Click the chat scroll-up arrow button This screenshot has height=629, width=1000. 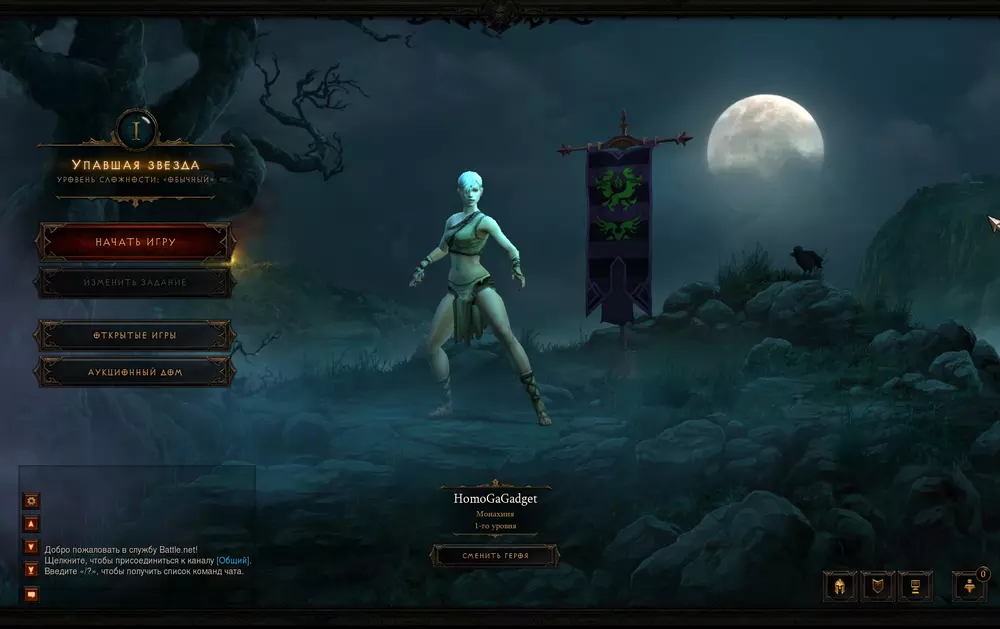pos(32,523)
